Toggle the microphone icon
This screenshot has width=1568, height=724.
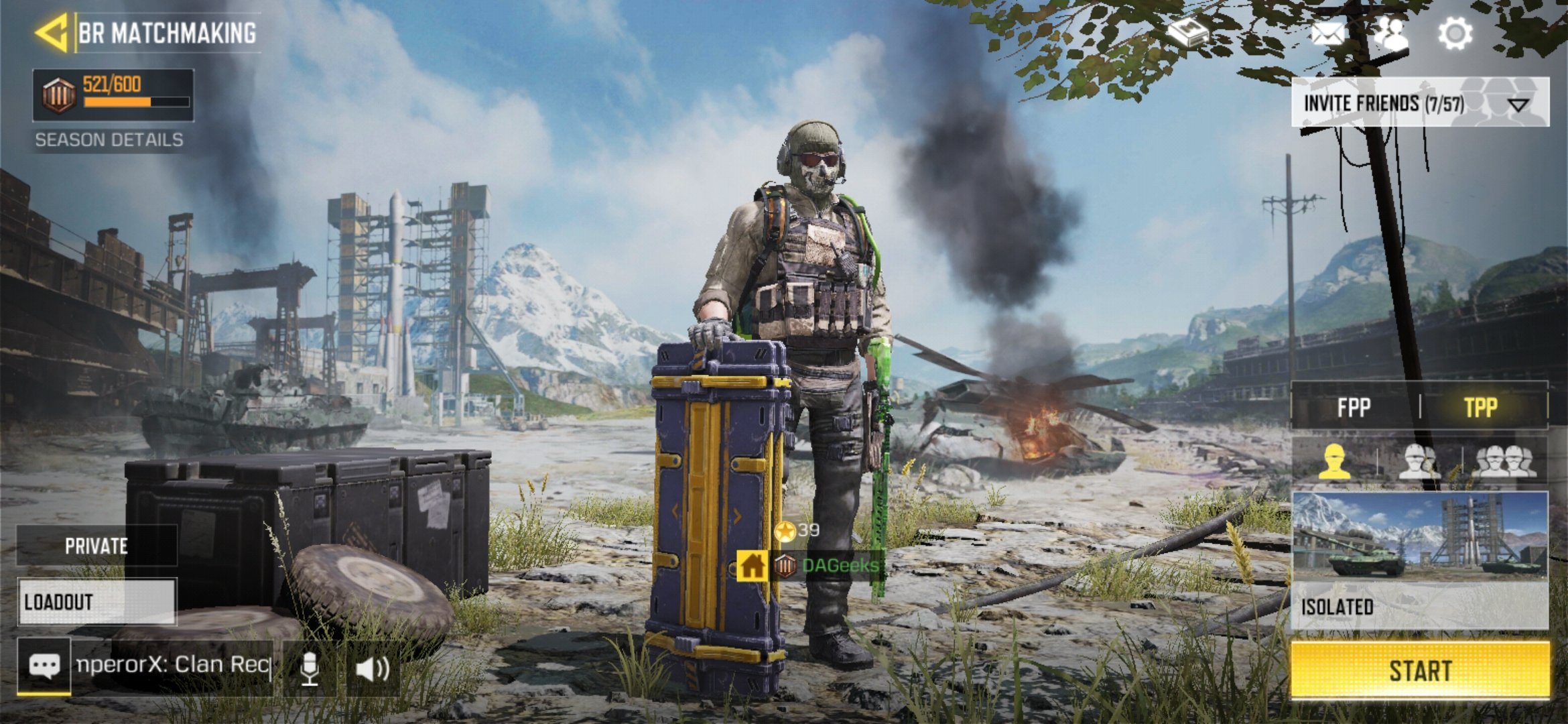[x=309, y=668]
